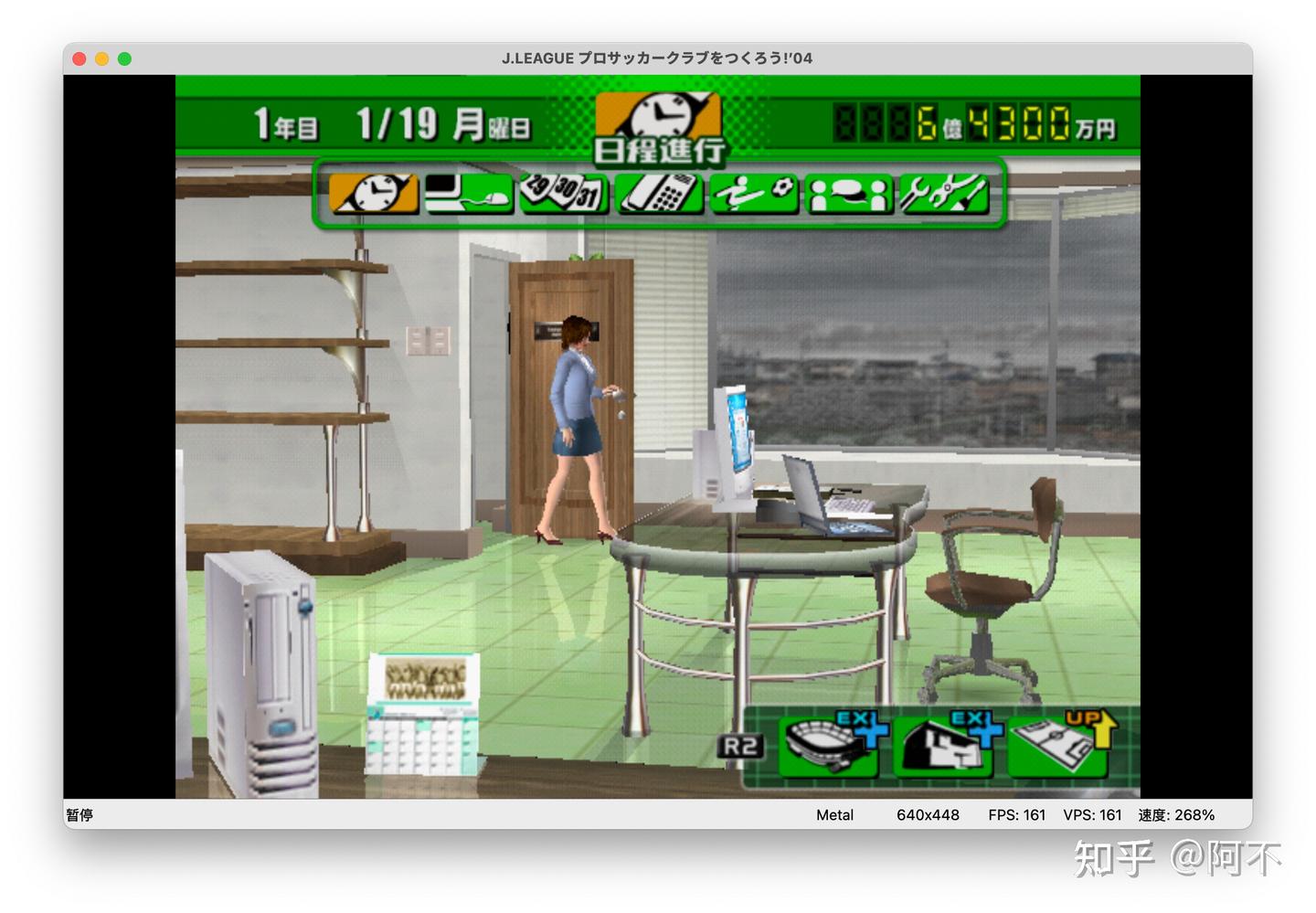The image size is (1316, 913).
Task: Click the Metal renderer label
Action: pos(834,814)
